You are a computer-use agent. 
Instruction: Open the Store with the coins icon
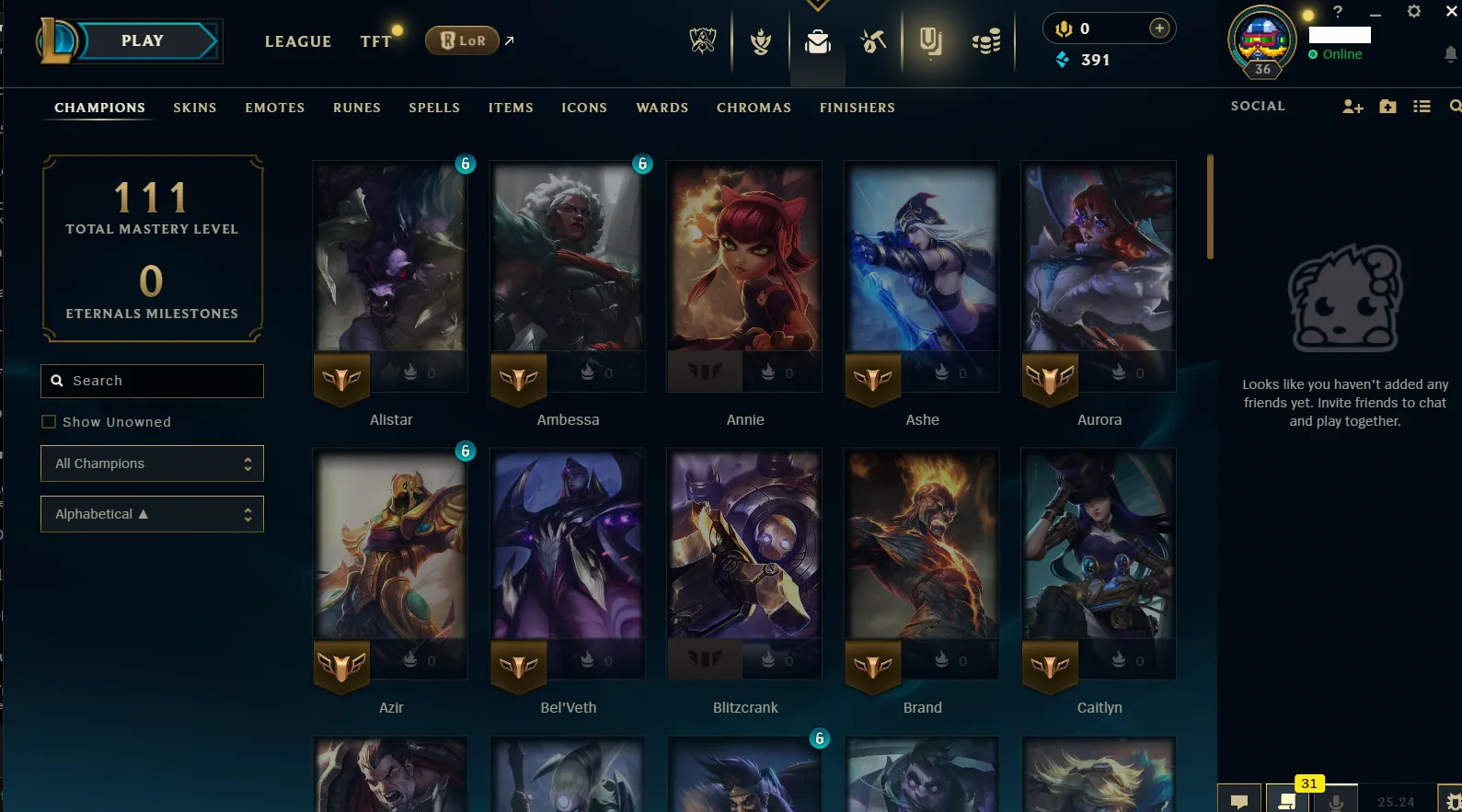point(985,40)
